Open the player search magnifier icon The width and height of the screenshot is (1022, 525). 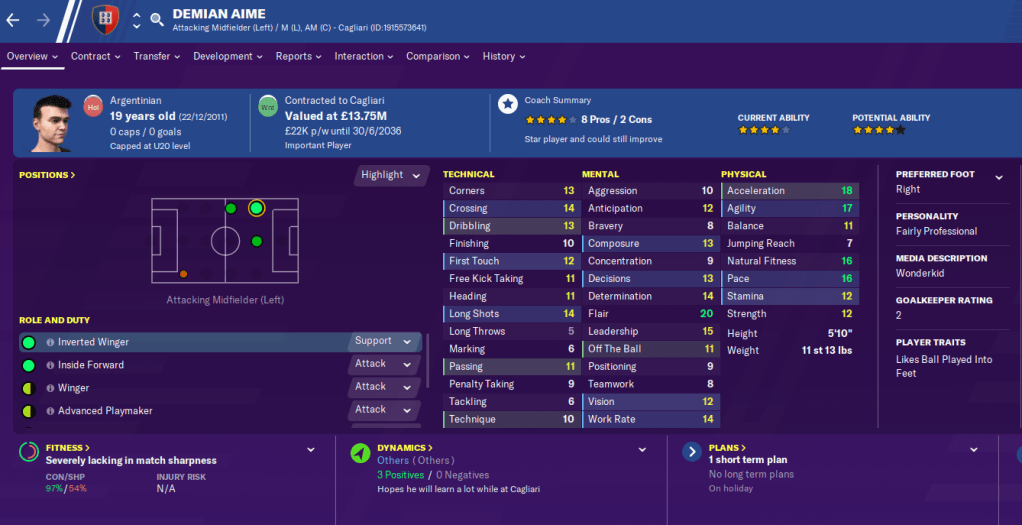(157, 19)
